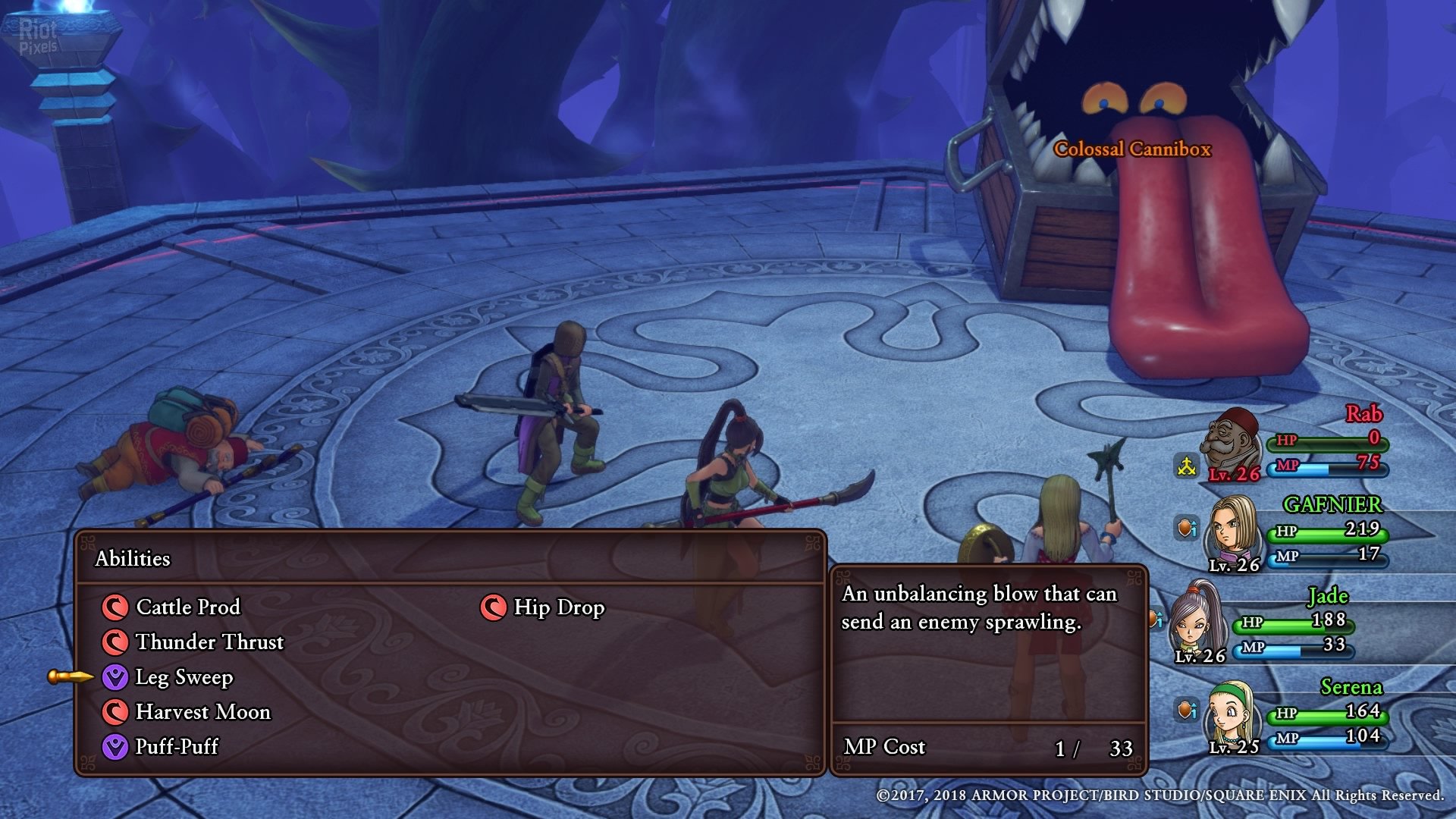The width and height of the screenshot is (1456, 819).
Task: Target the Colossal Cannibox enemy label
Action: (x=1132, y=149)
